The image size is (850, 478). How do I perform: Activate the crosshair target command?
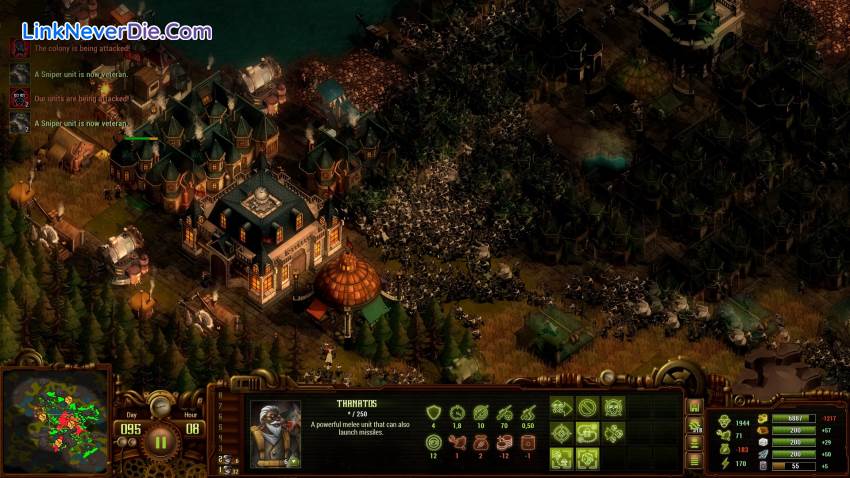pos(562,433)
